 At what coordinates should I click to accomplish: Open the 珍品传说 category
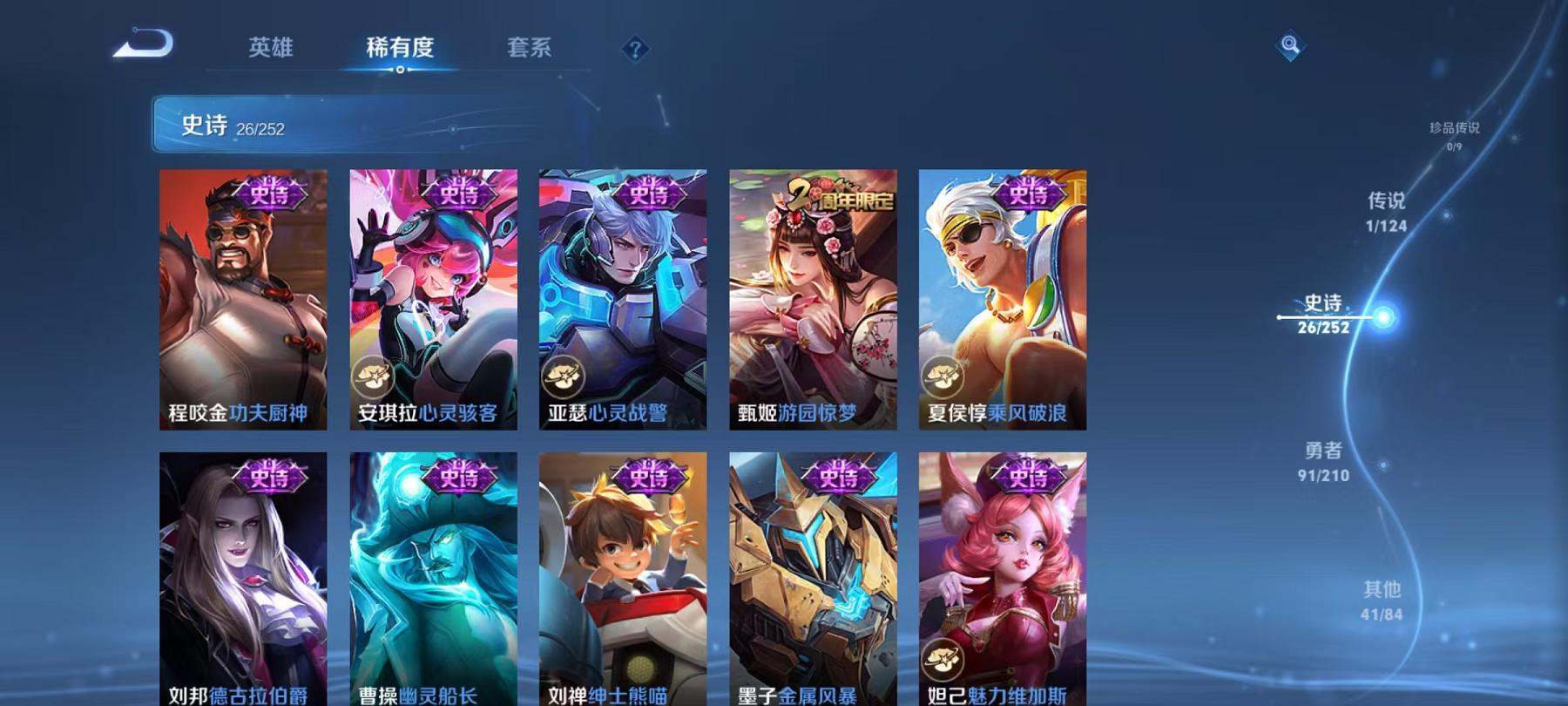coord(1455,132)
